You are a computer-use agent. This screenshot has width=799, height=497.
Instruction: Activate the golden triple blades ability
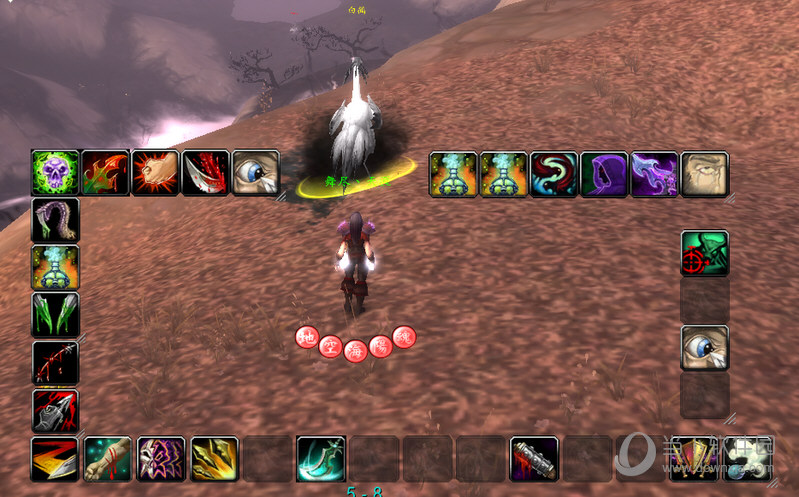(x=214, y=459)
